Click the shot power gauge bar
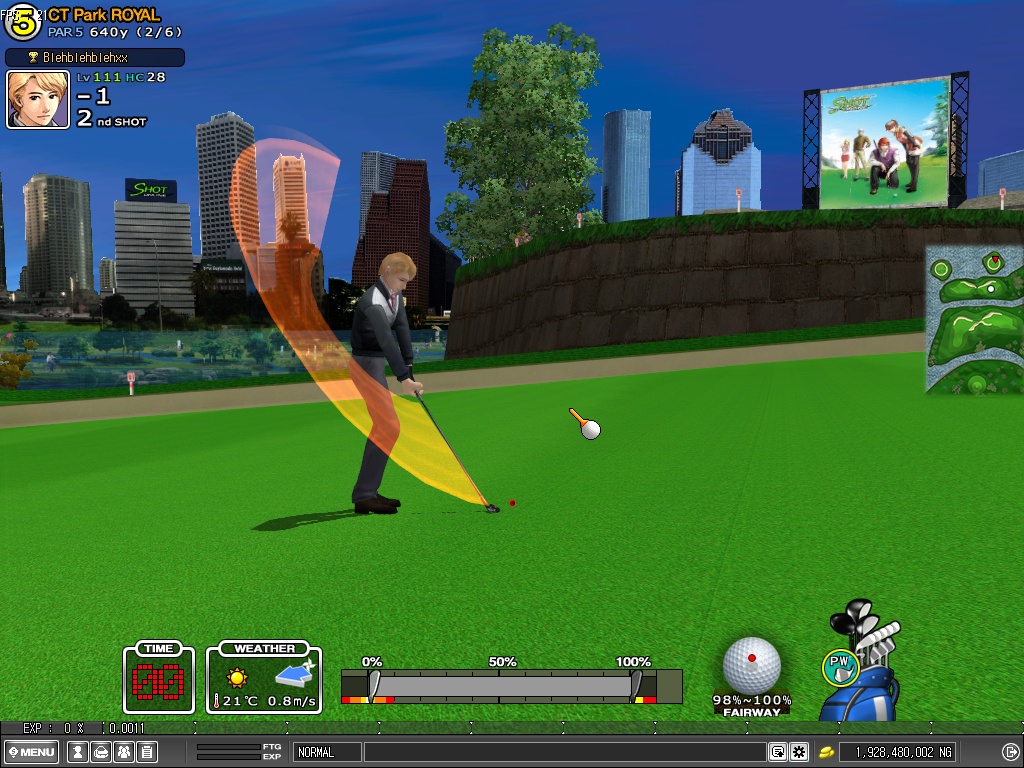1024x768 pixels. pos(503,685)
